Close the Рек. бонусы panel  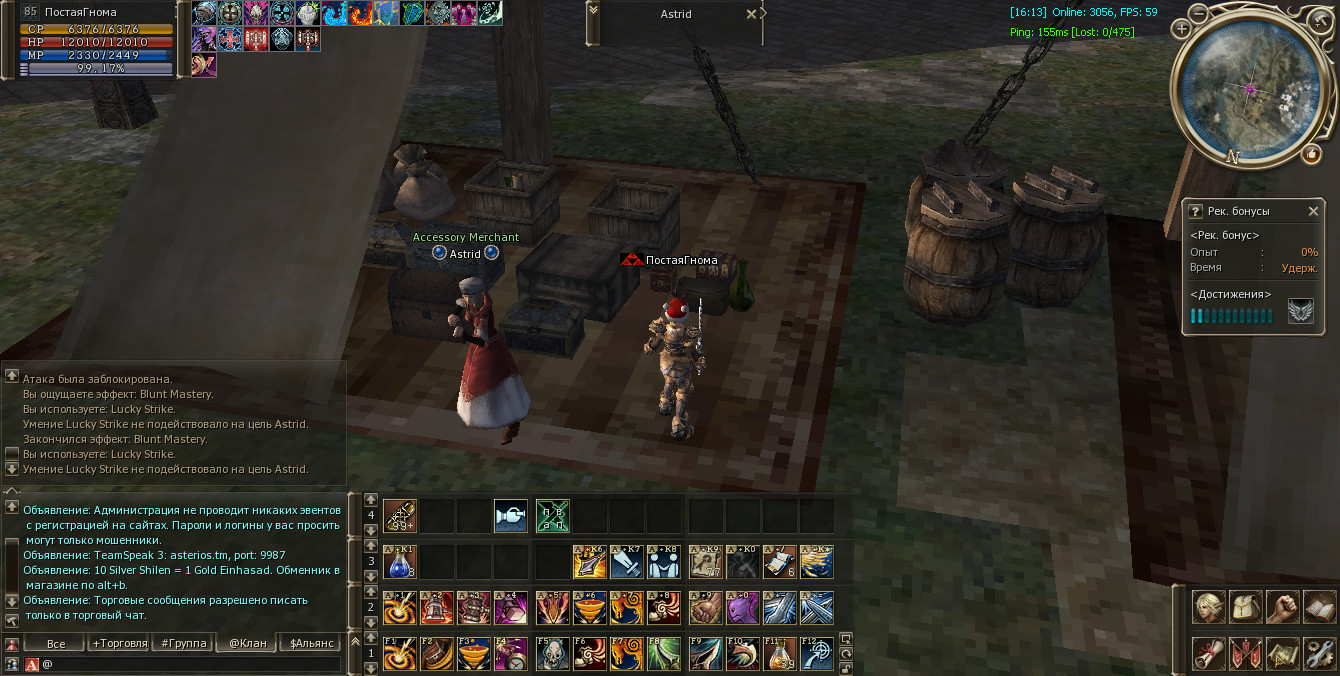(1313, 211)
